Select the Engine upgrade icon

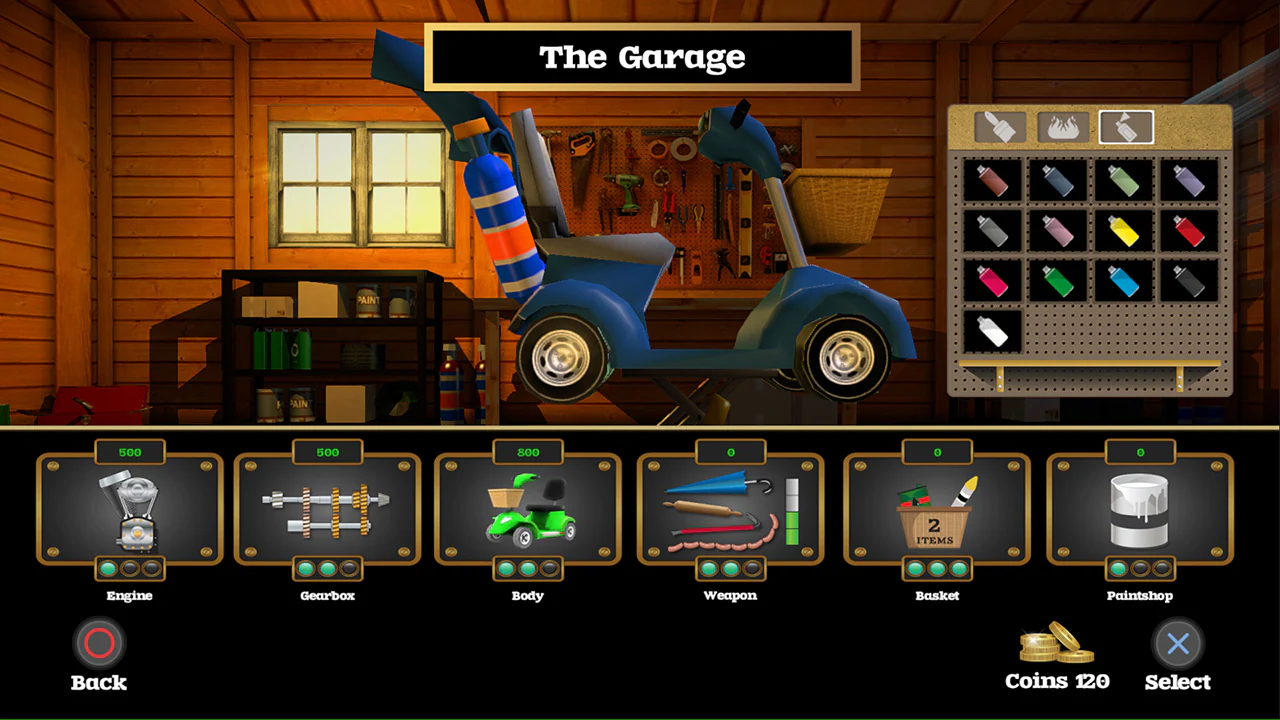point(129,510)
